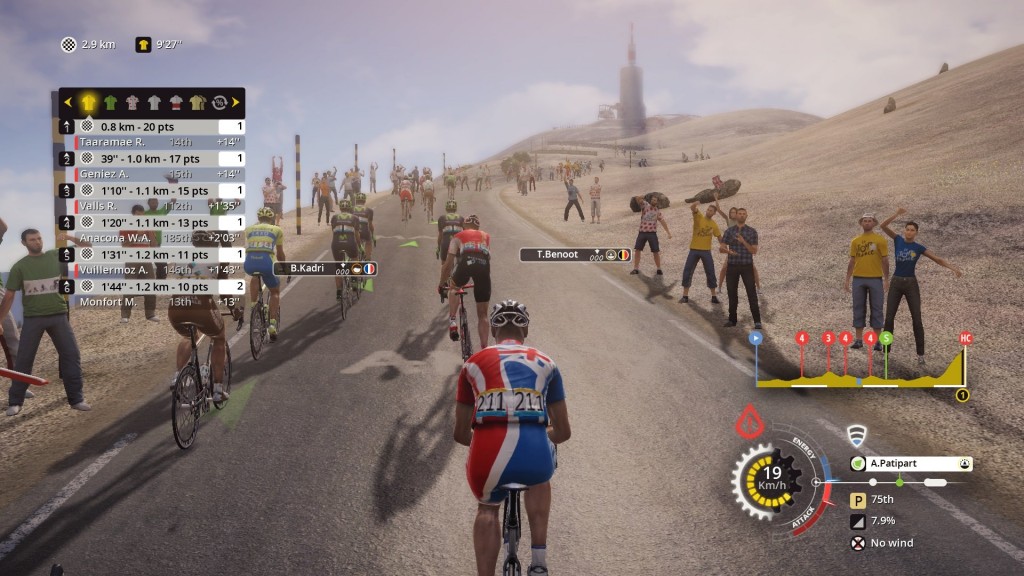The height and width of the screenshot is (576, 1024).
Task: Click the HC summit marker on stage profile
Action: [966, 339]
